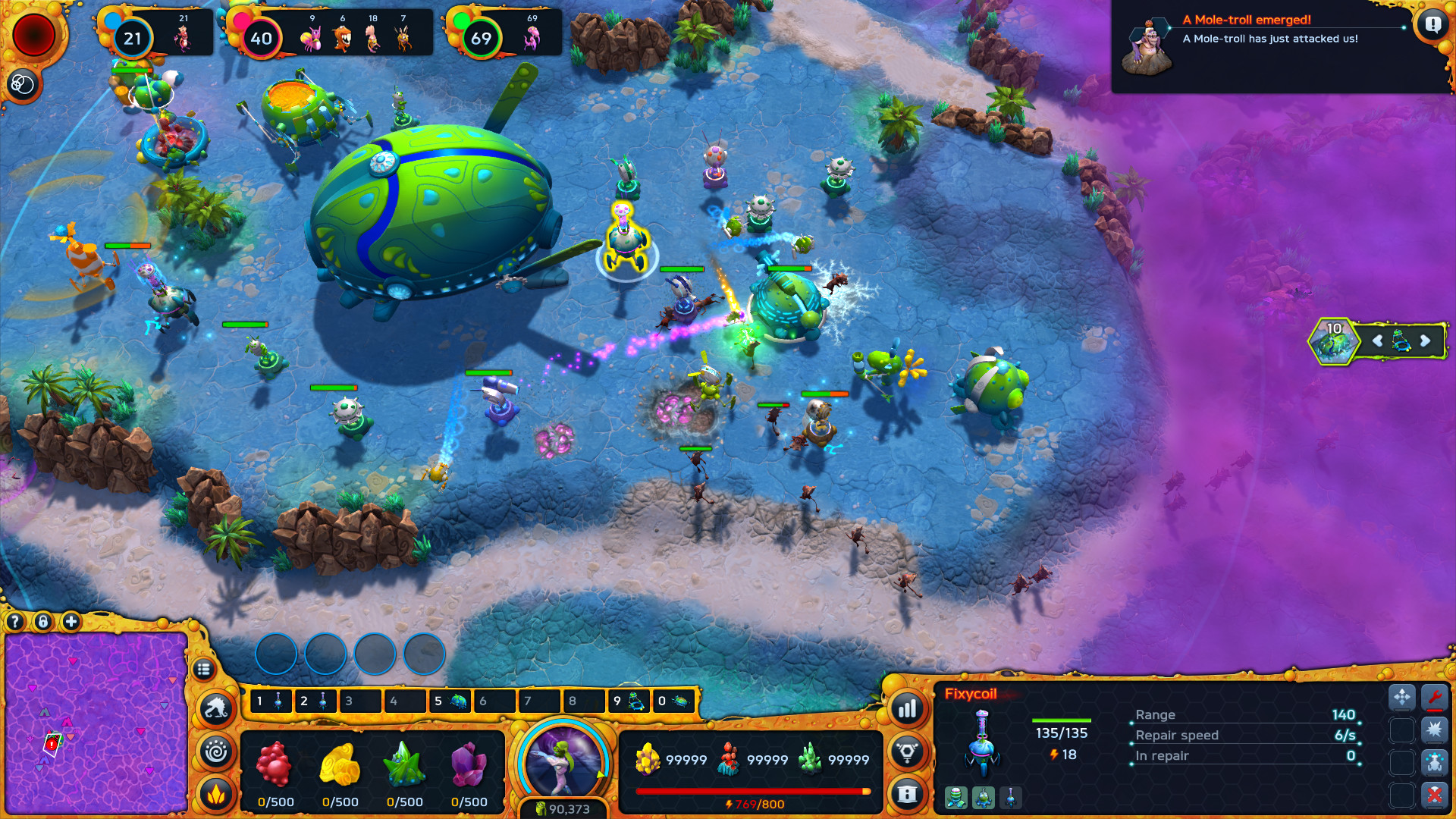This screenshot has height=819, width=1456.
Task: Click the creature icon beside the minimap
Action: (216, 709)
